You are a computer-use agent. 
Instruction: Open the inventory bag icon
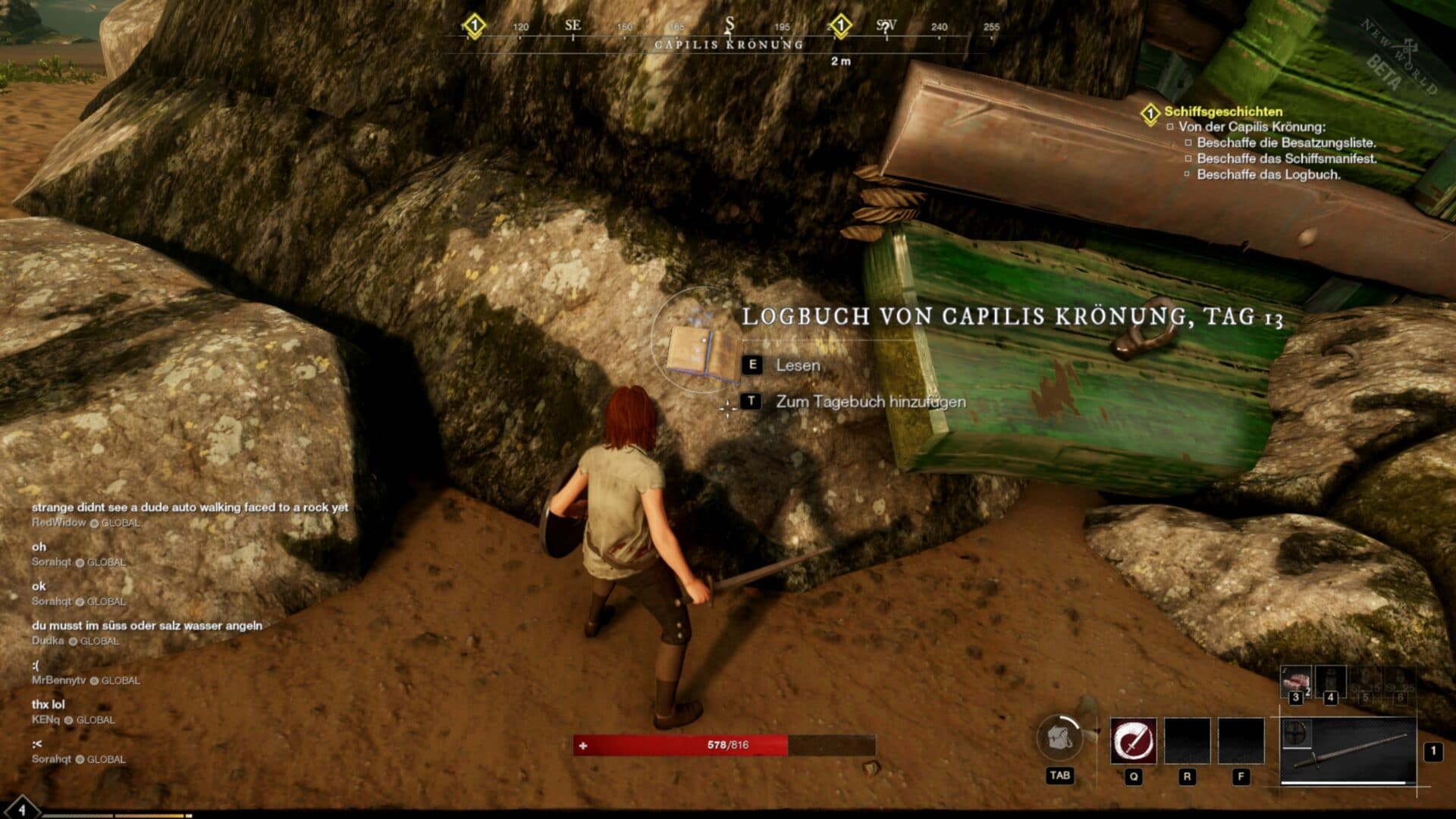pyautogui.click(x=1059, y=738)
